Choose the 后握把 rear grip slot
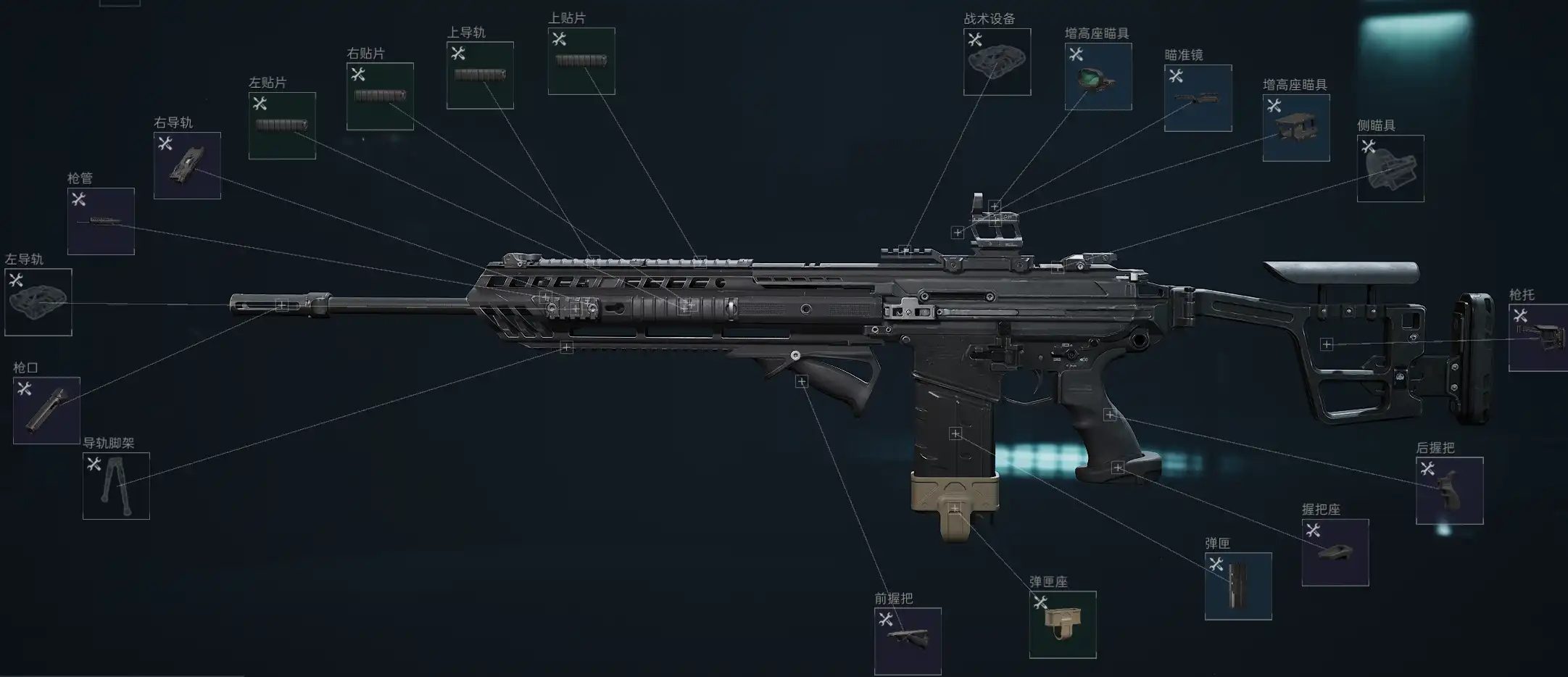 click(x=1449, y=490)
